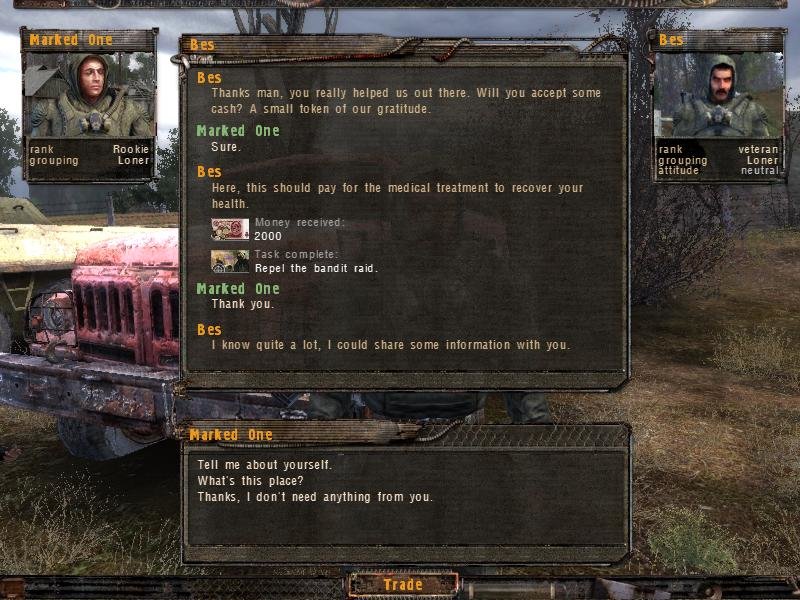Viewport: 800px width, 600px height.
Task: Select "Thanks, I don't need anything" reply
Action: [x=315, y=497]
